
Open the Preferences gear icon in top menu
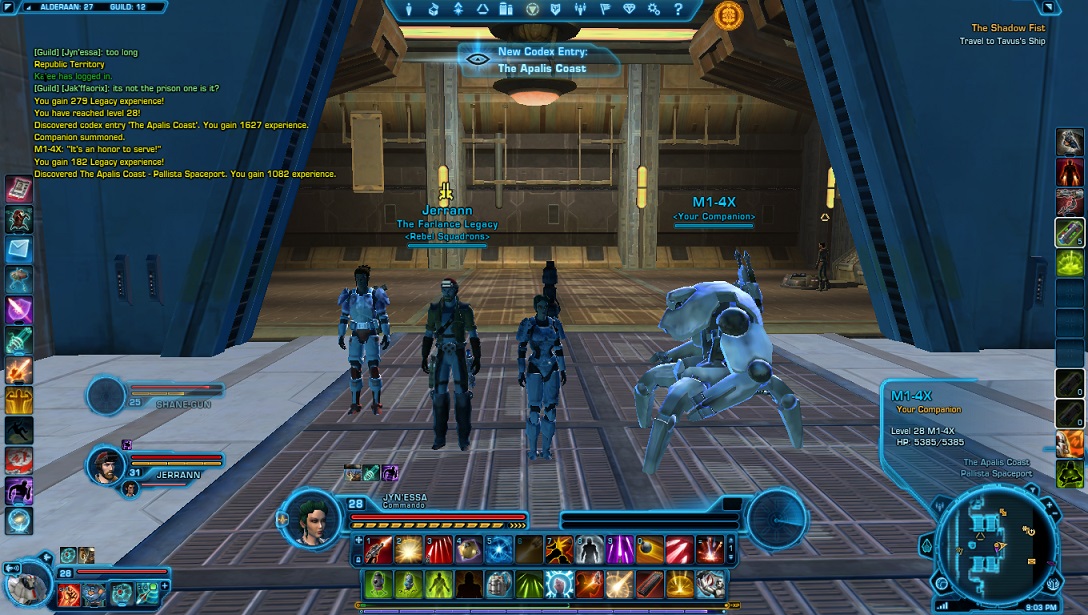point(654,10)
